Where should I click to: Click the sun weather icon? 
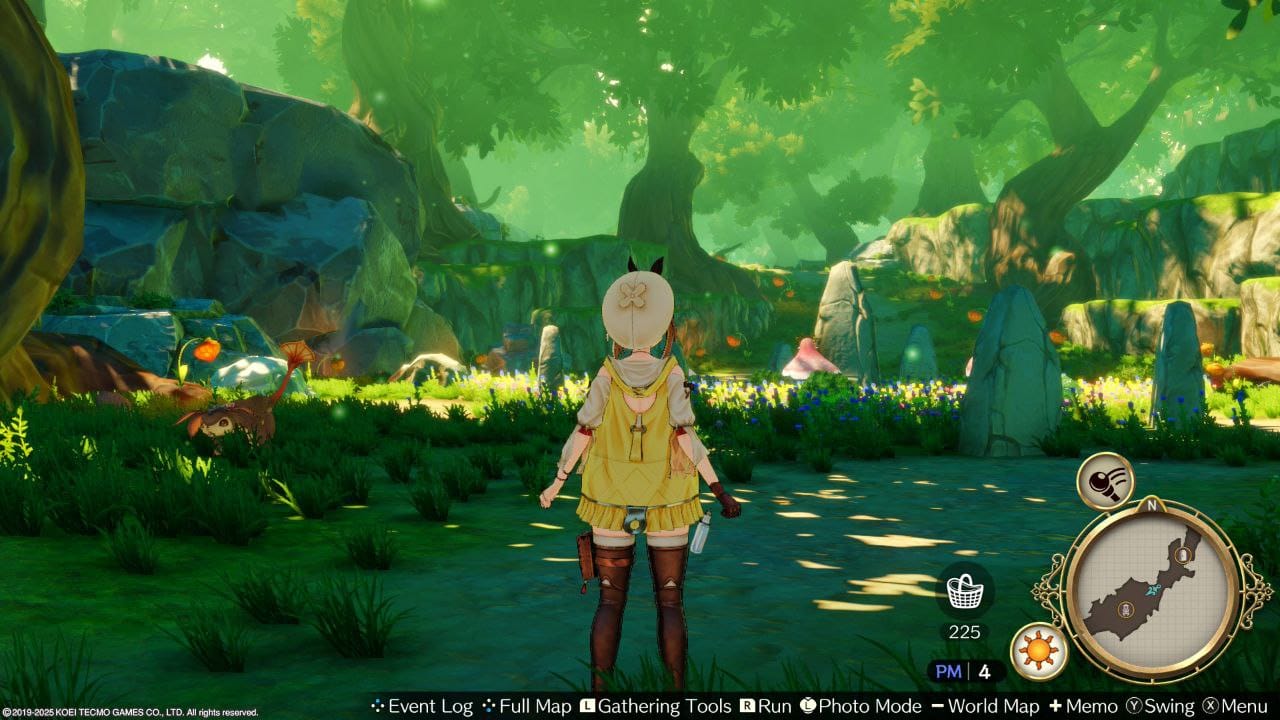pos(1038,651)
